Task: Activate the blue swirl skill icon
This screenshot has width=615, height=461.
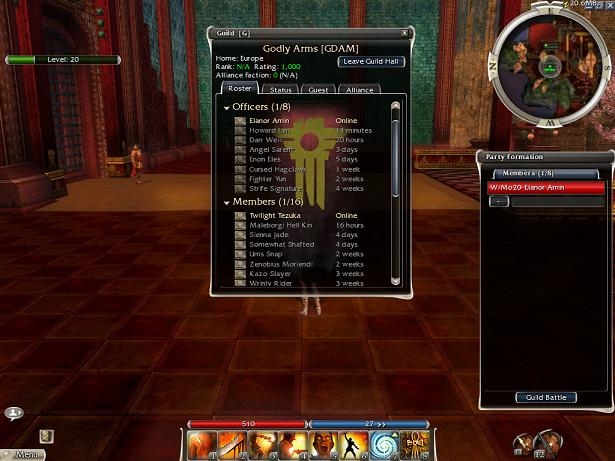Action: 384,445
